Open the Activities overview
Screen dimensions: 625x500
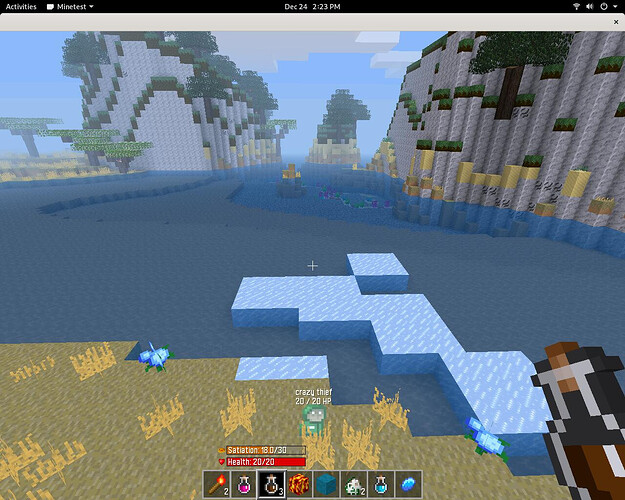pyautogui.click(x=21, y=6)
